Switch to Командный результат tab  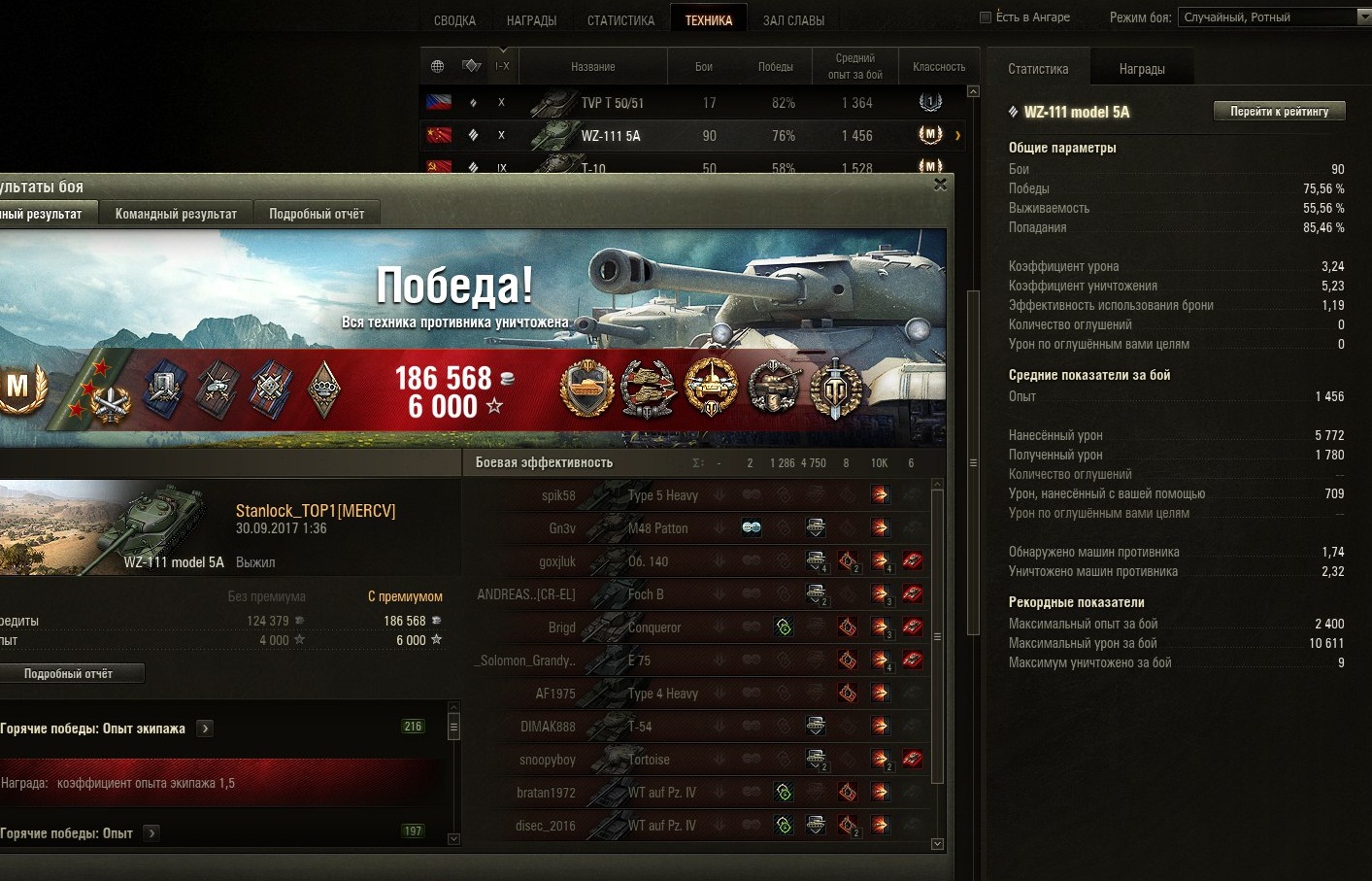176,214
